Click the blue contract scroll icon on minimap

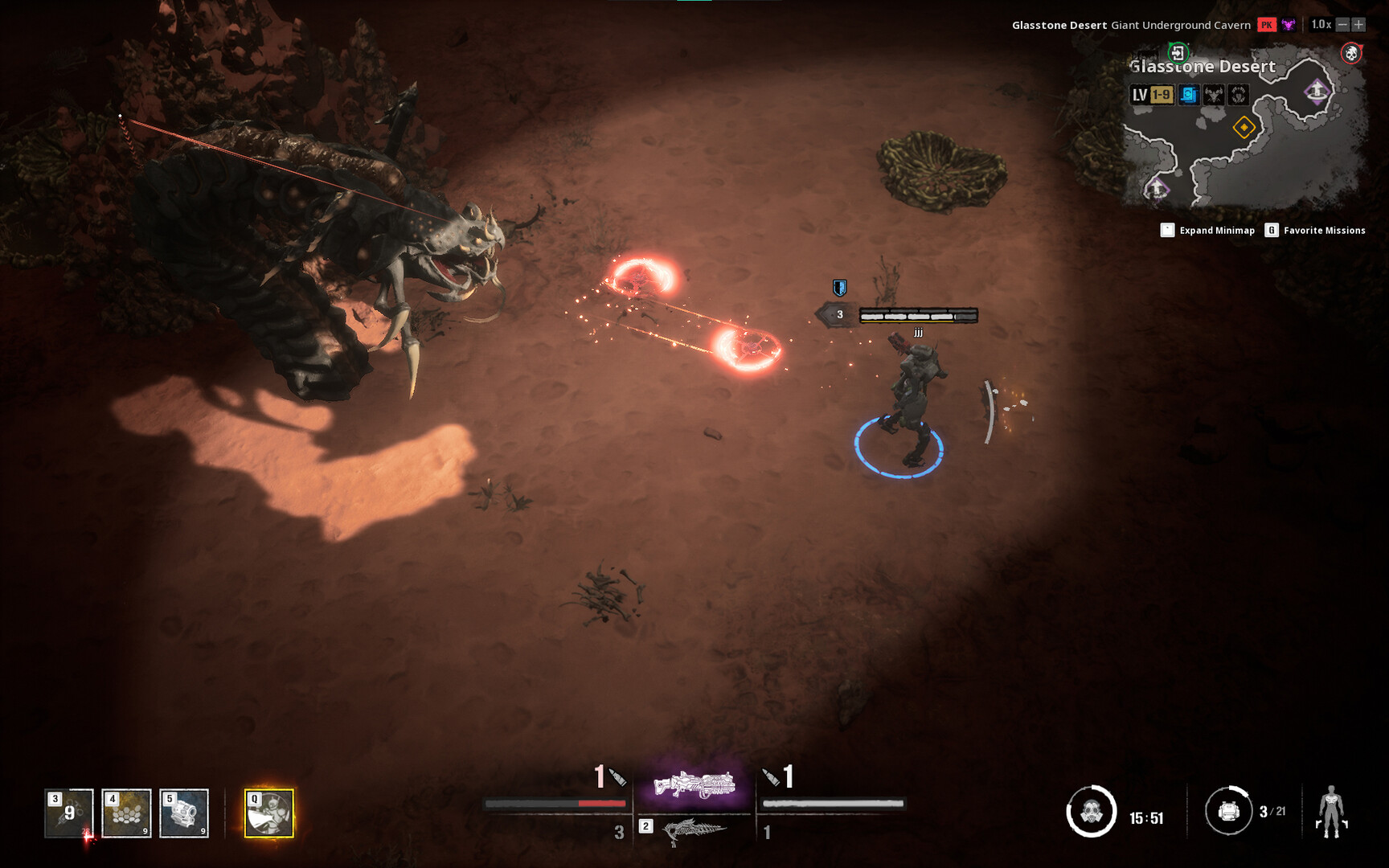1189,95
